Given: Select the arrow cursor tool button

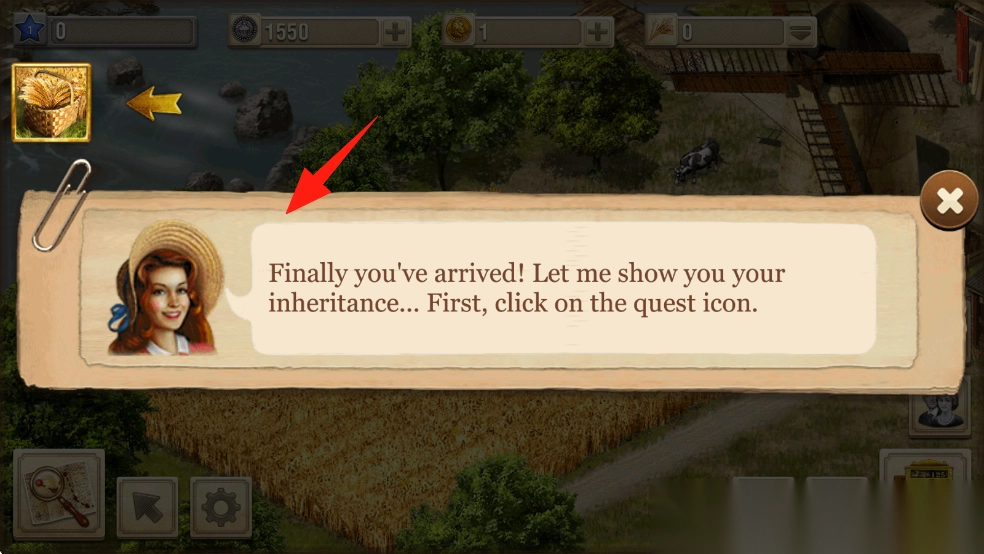Looking at the screenshot, I should tap(147, 508).
